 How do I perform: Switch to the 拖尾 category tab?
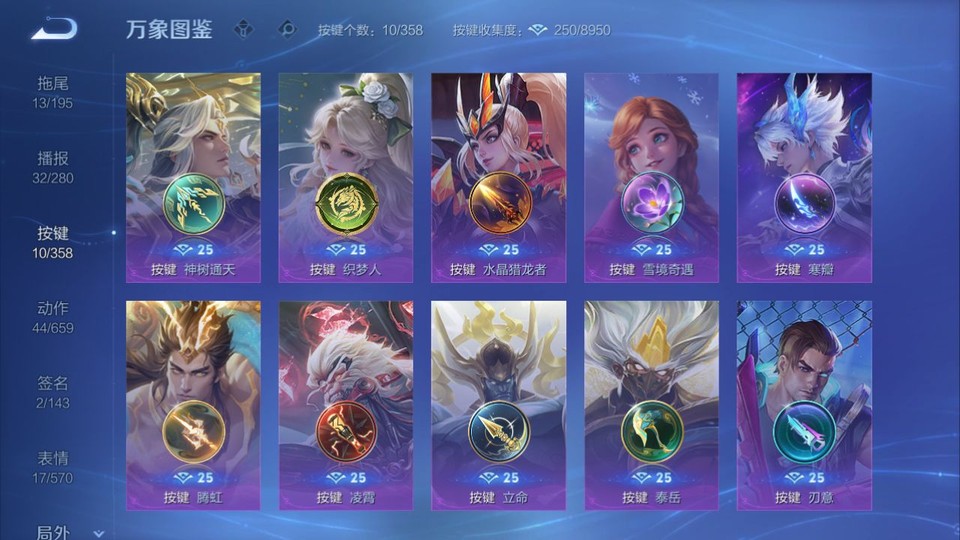(x=53, y=92)
